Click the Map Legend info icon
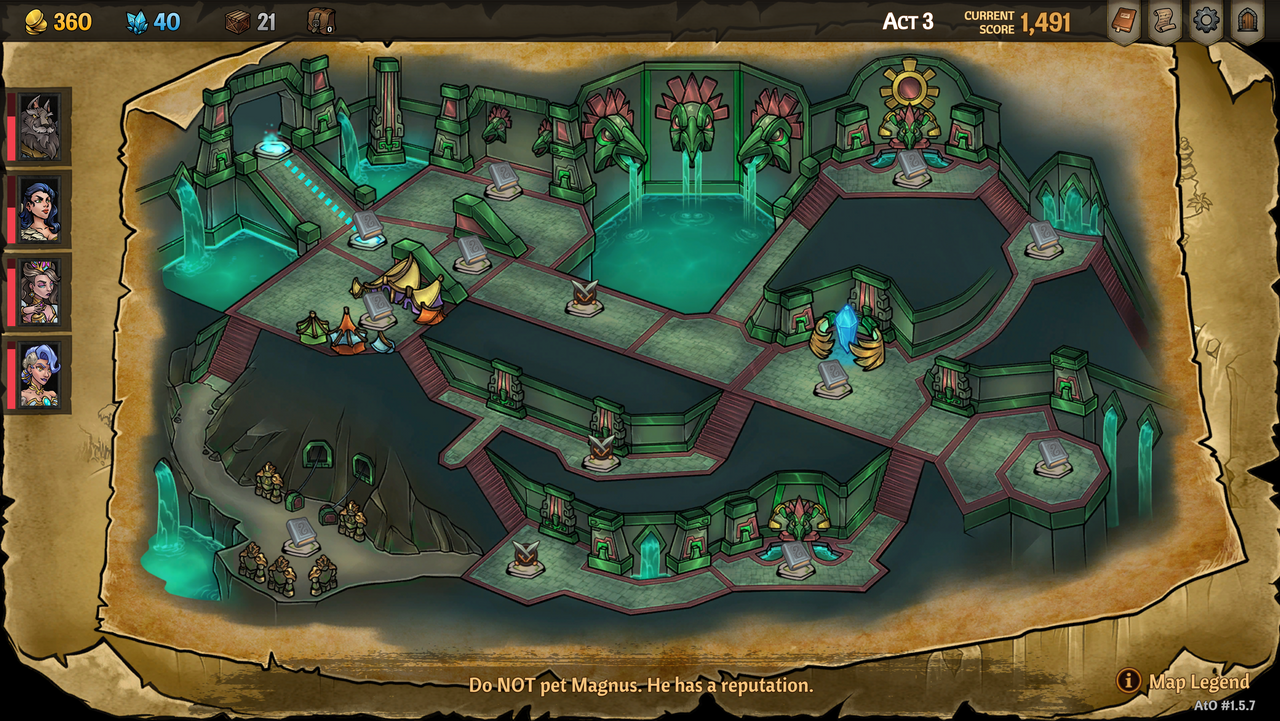1280x721 pixels. [x=1128, y=682]
